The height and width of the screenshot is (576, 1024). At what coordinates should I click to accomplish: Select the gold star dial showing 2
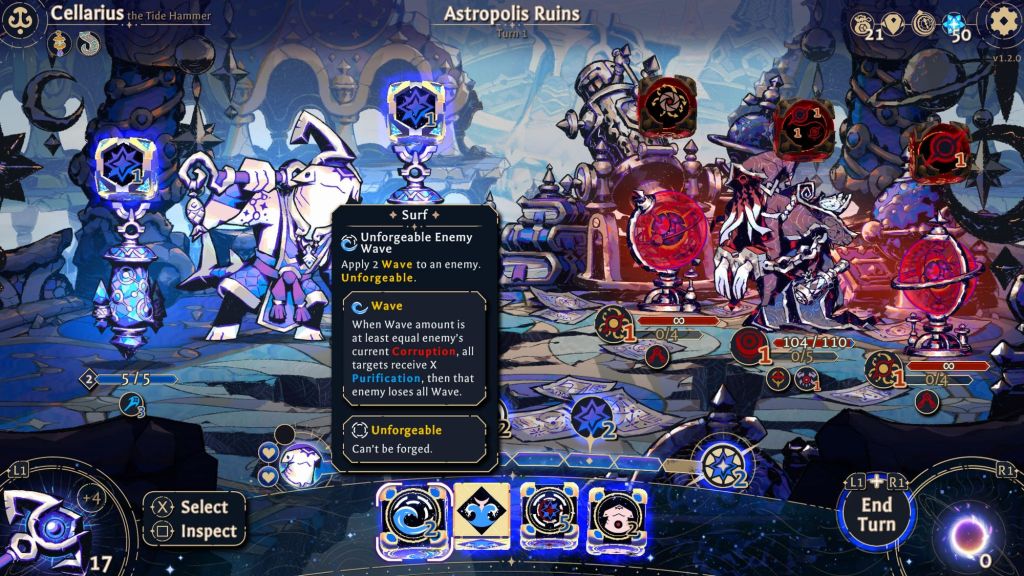click(721, 463)
